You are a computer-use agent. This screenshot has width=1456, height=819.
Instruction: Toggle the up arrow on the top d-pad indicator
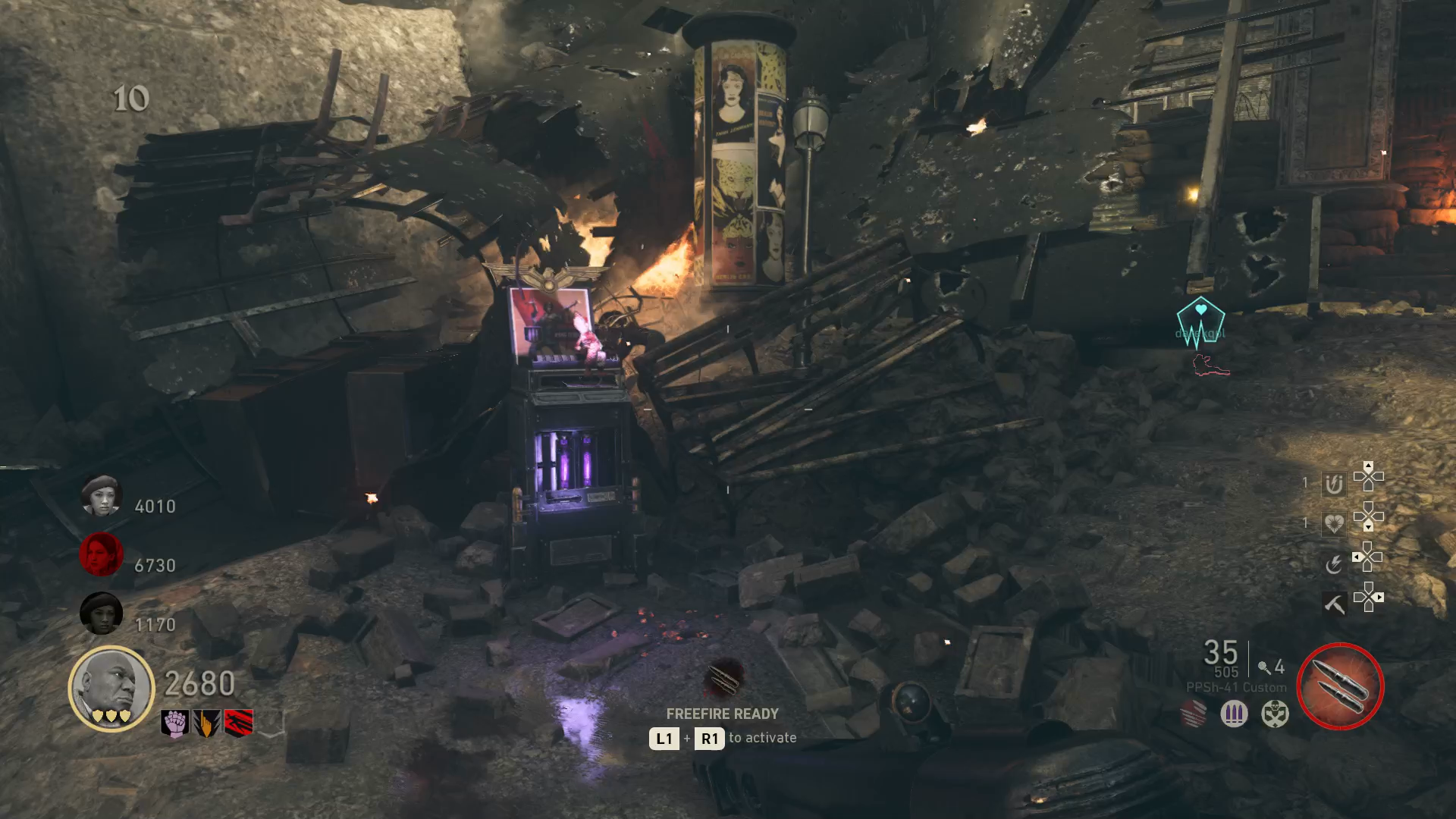[1368, 466]
